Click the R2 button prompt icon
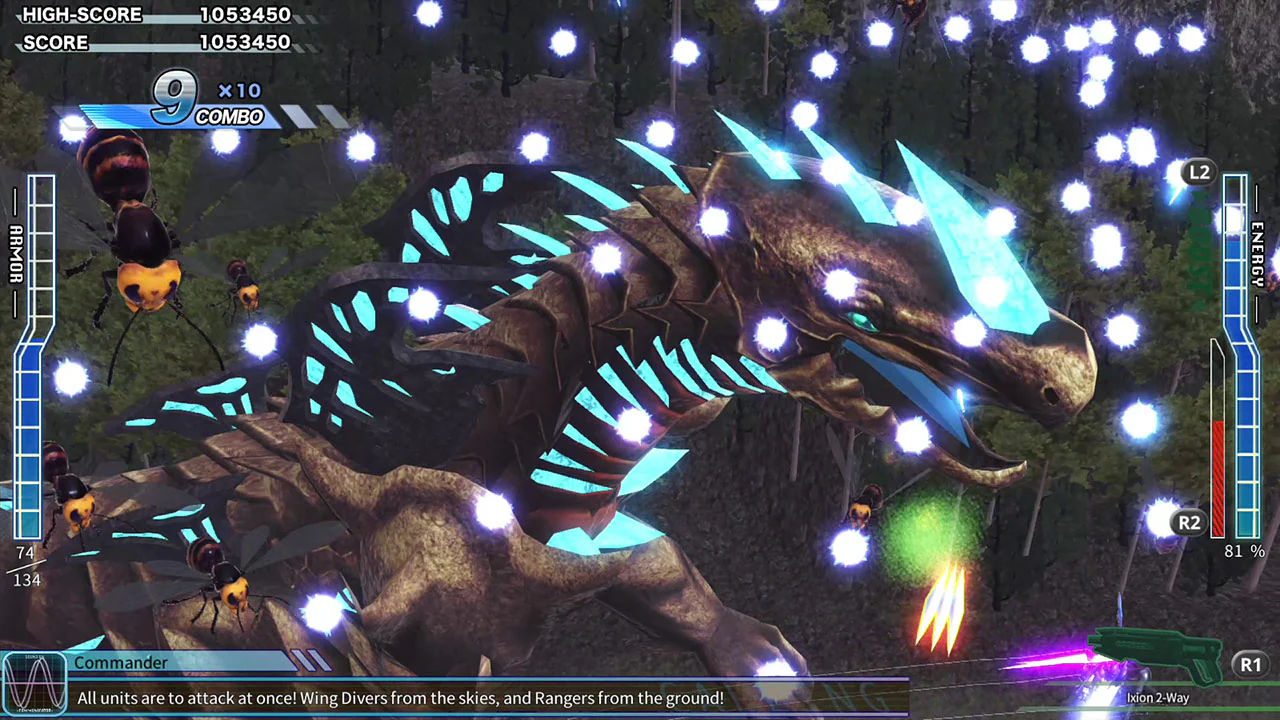This screenshot has width=1280, height=720. click(x=1189, y=522)
